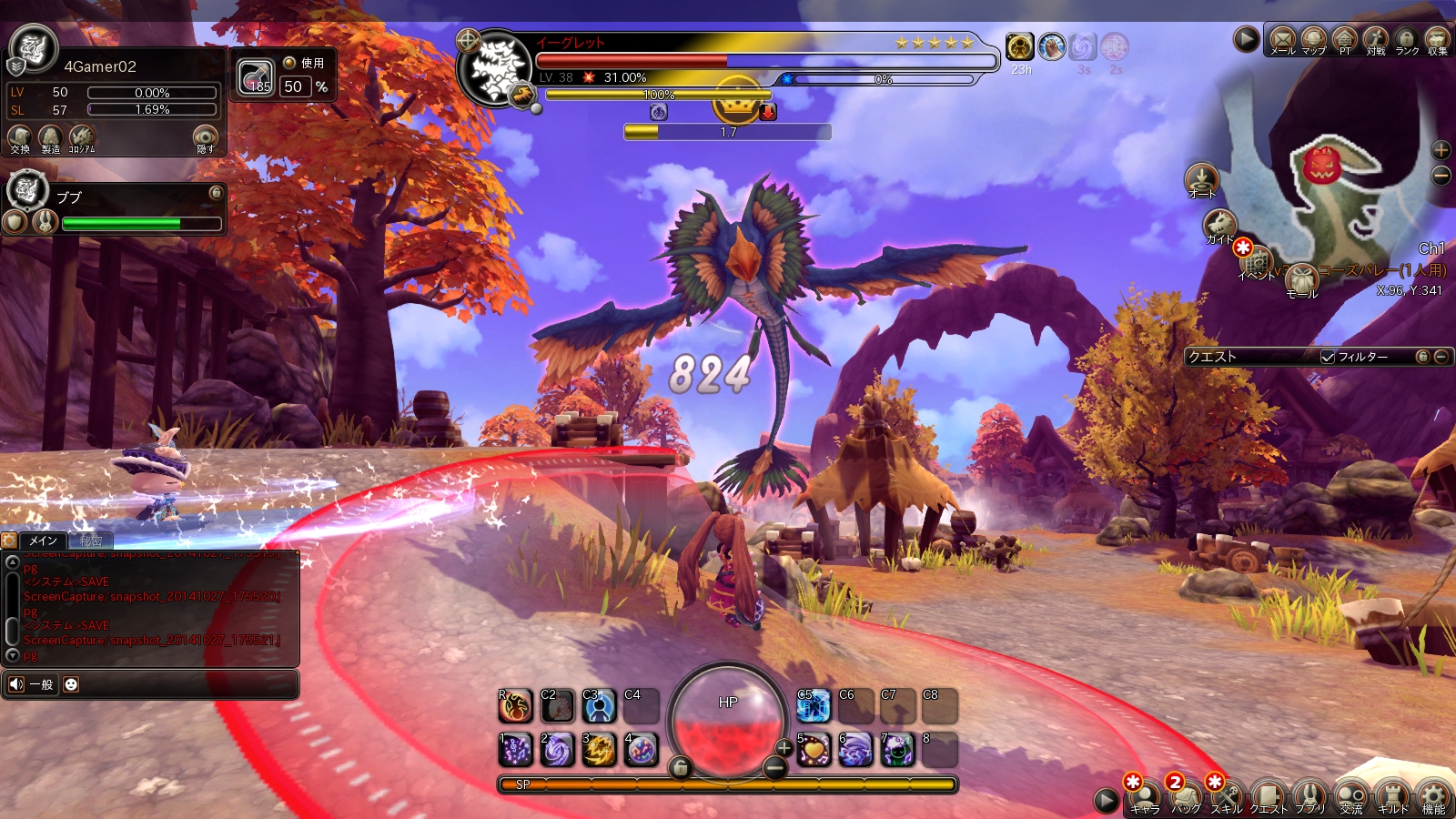Toggle the 使用 auto-use potion option
The width and height of the screenshot is (1456, 819).
coord(290,63)
